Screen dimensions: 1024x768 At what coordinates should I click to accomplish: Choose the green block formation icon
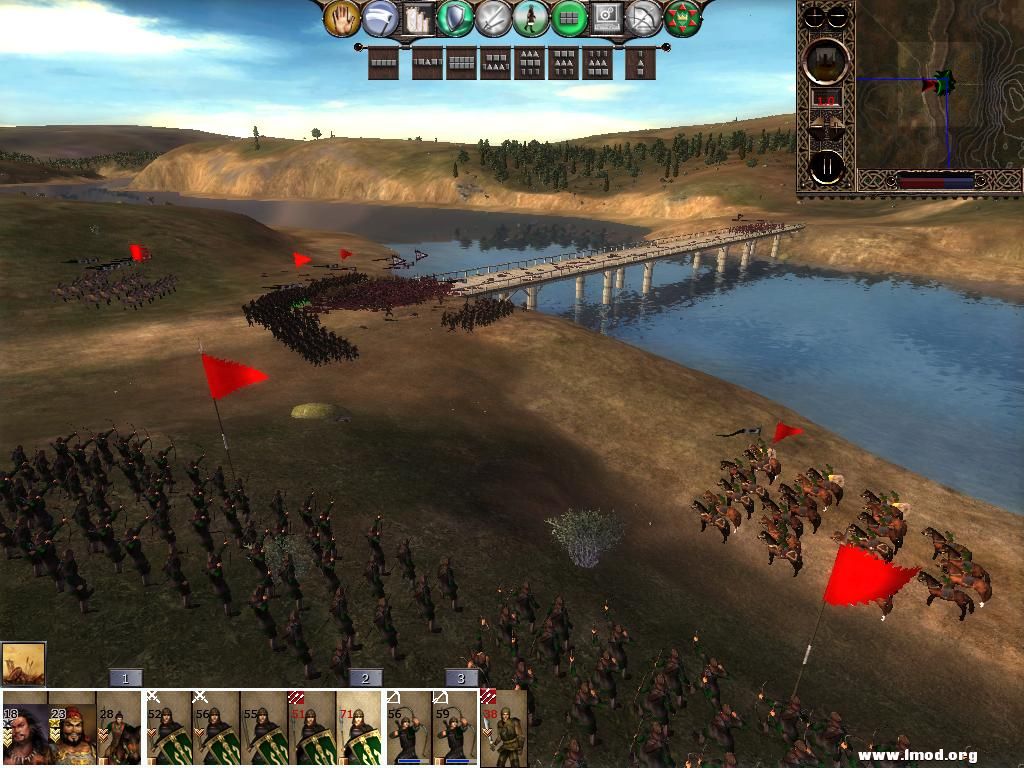(x=568, y=18)
